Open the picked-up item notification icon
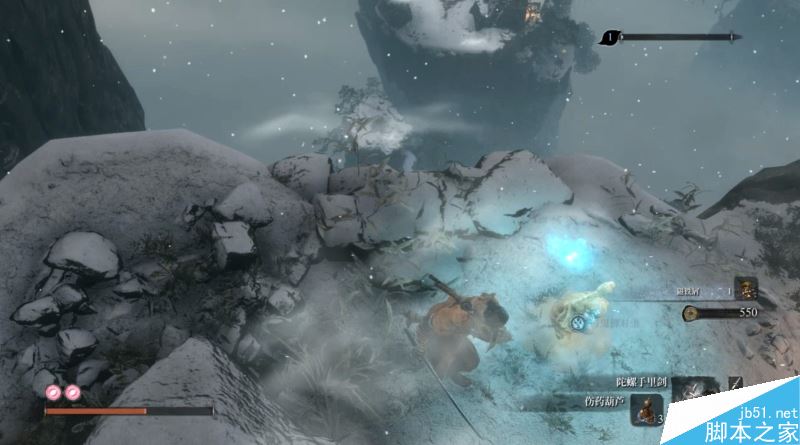 (x=746, y=289)
